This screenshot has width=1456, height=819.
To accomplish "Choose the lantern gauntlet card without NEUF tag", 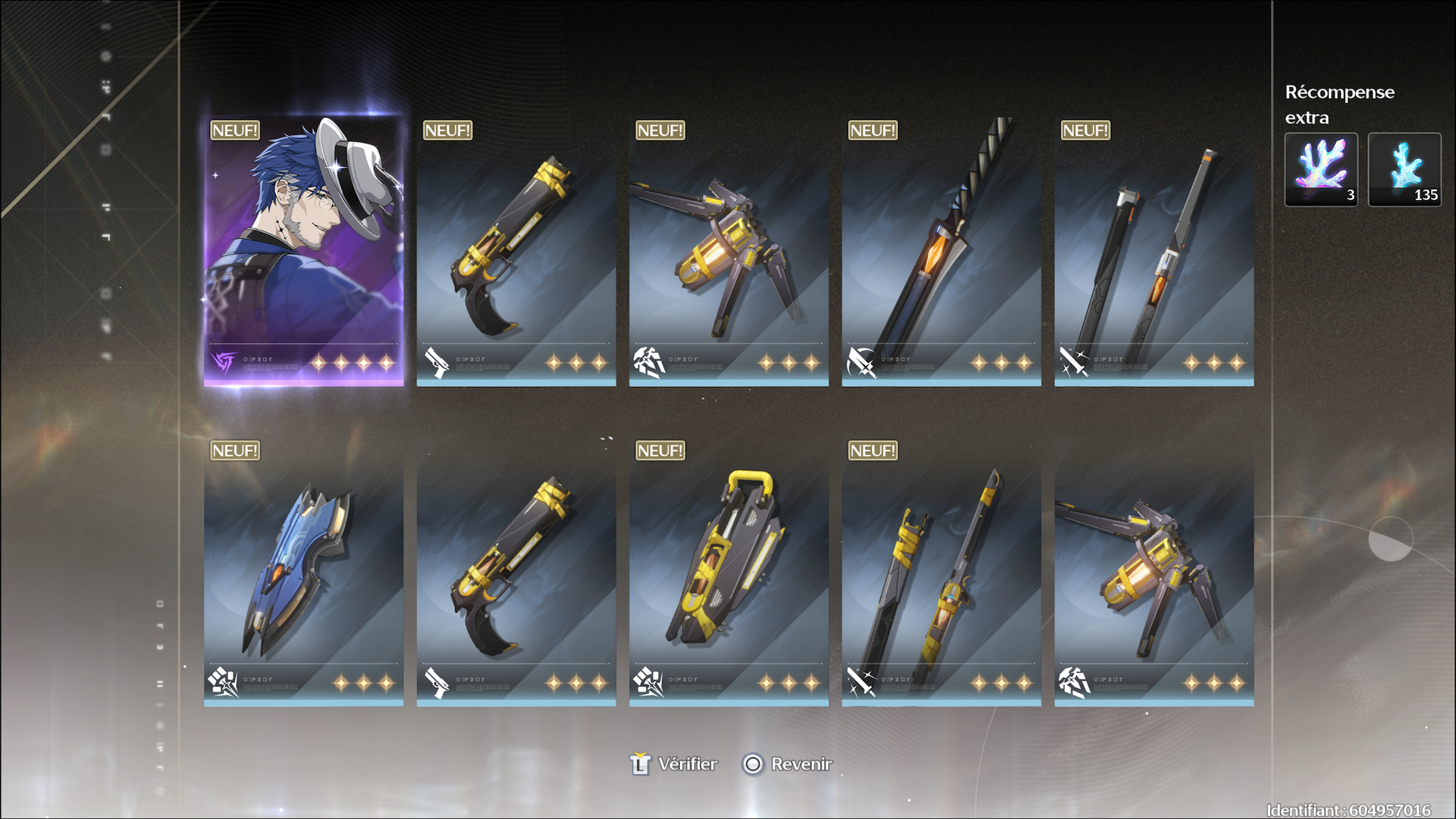I will [1153, 573].
